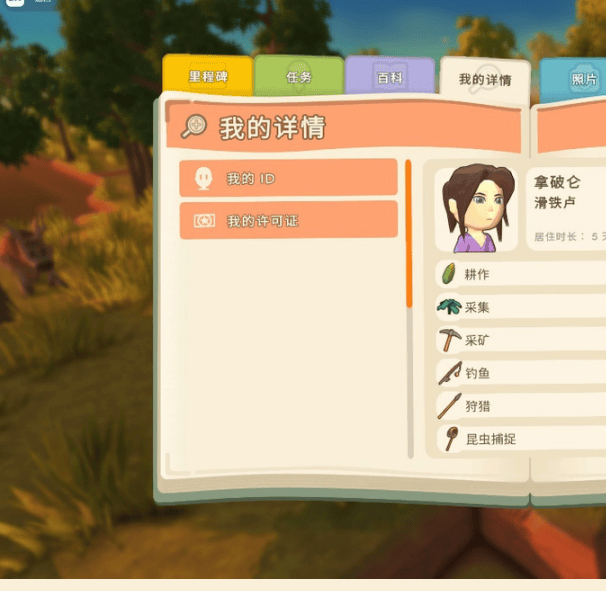
Task: Open the 钓鱼 skill row
Action: [x=520, y=373]
